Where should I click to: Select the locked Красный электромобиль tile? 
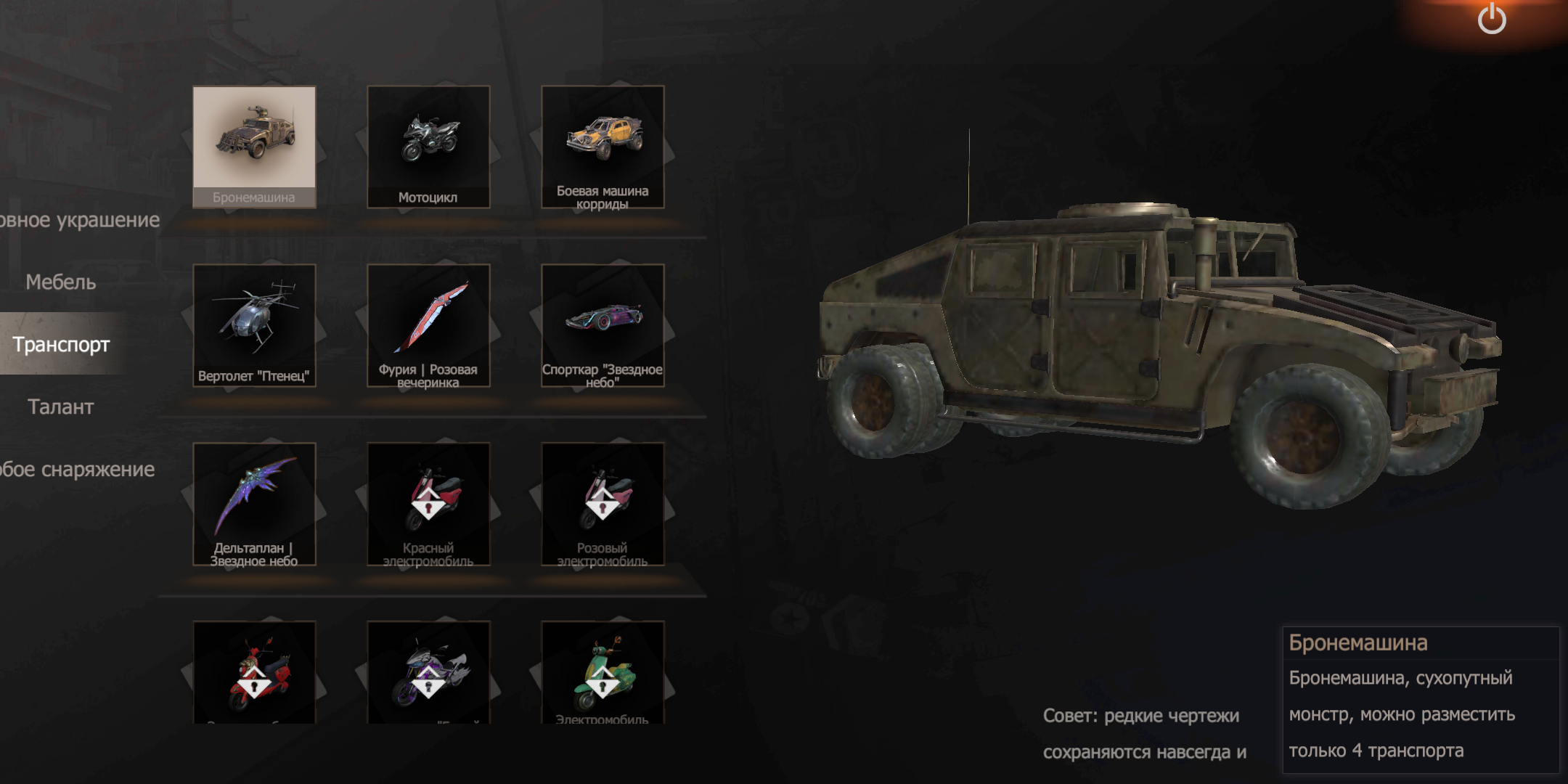[428, 504]
